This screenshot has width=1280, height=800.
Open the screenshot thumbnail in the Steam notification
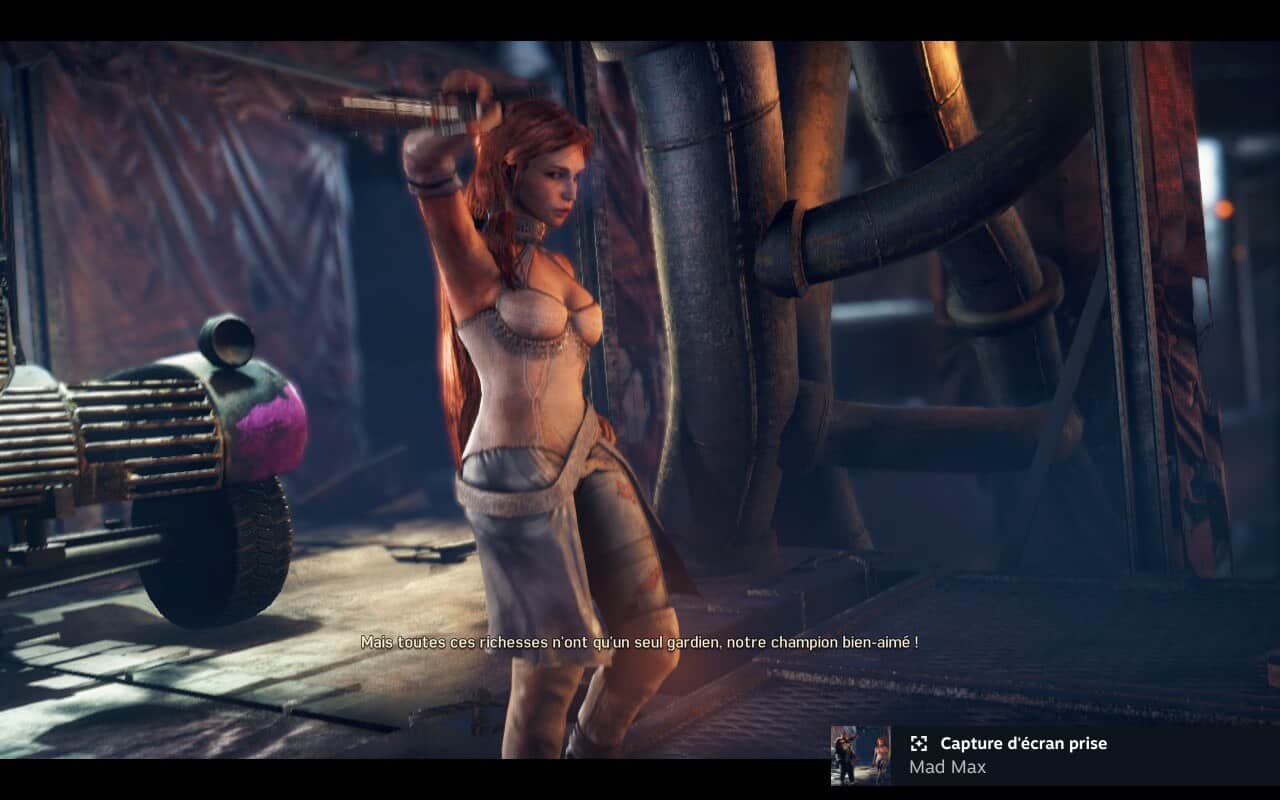860,755
